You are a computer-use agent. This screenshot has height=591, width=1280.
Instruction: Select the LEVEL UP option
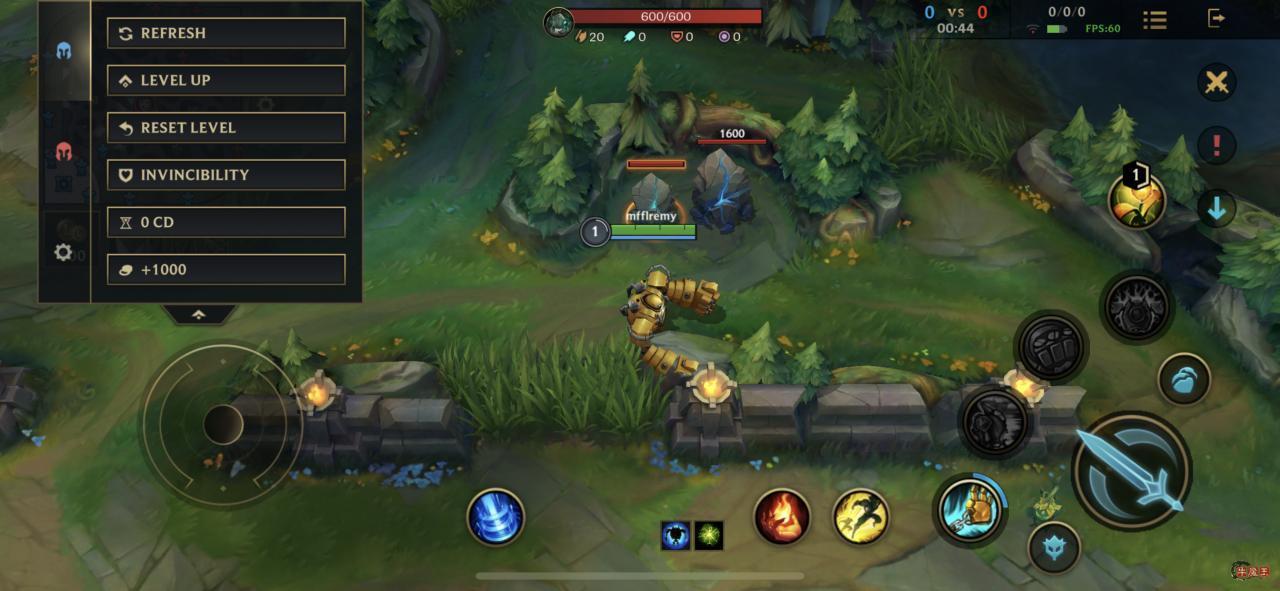[x=226, y=80]
